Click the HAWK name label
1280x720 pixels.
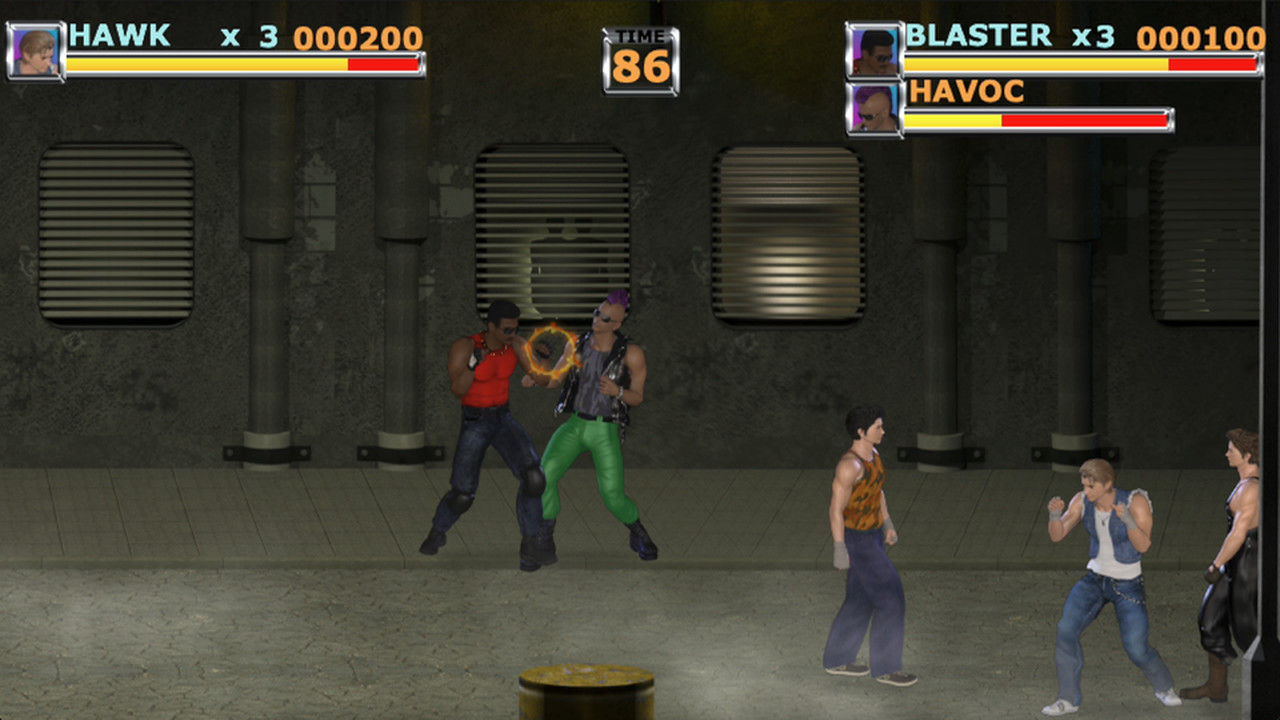click(118, 37)
